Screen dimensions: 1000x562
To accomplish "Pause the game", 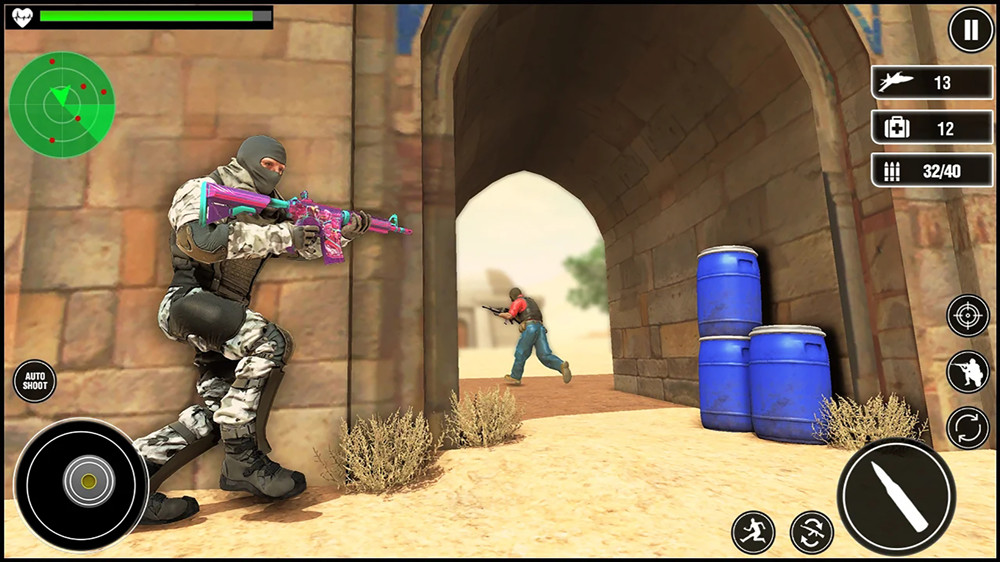I will pyautogui.click(x=970, y=30).
